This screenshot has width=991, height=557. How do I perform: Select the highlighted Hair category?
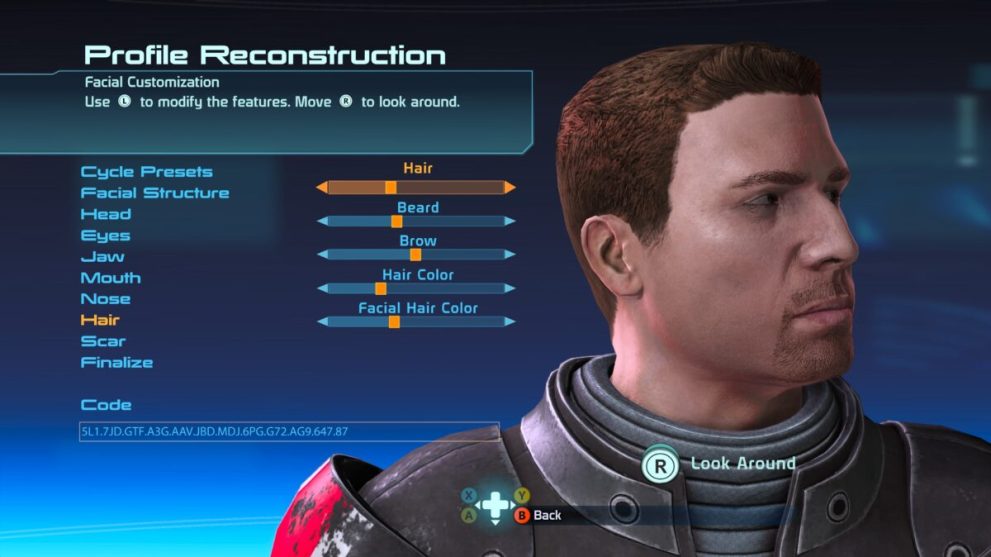point(100,320)
